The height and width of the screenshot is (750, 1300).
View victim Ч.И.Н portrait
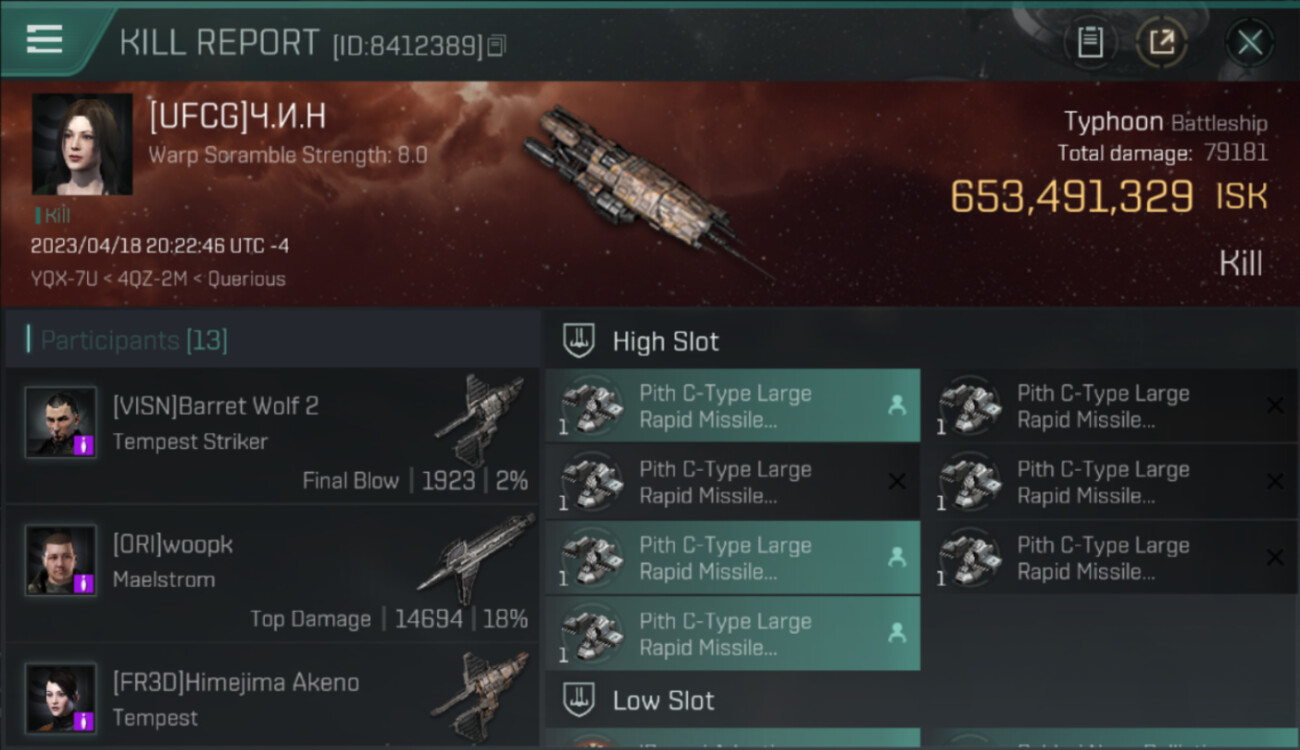pyautogui.click(x=82, y=144)
